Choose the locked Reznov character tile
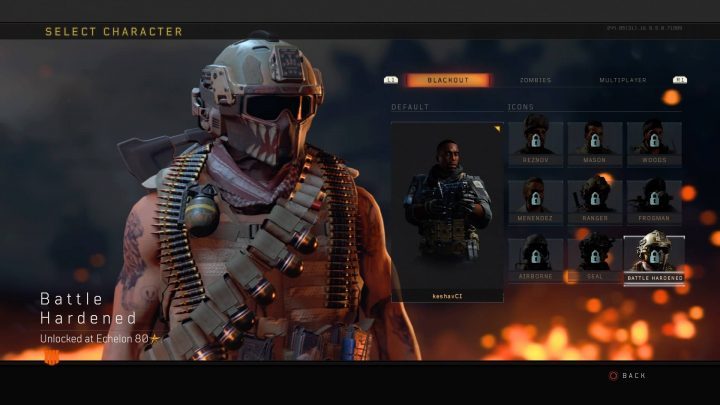 [x=535, y=144]
